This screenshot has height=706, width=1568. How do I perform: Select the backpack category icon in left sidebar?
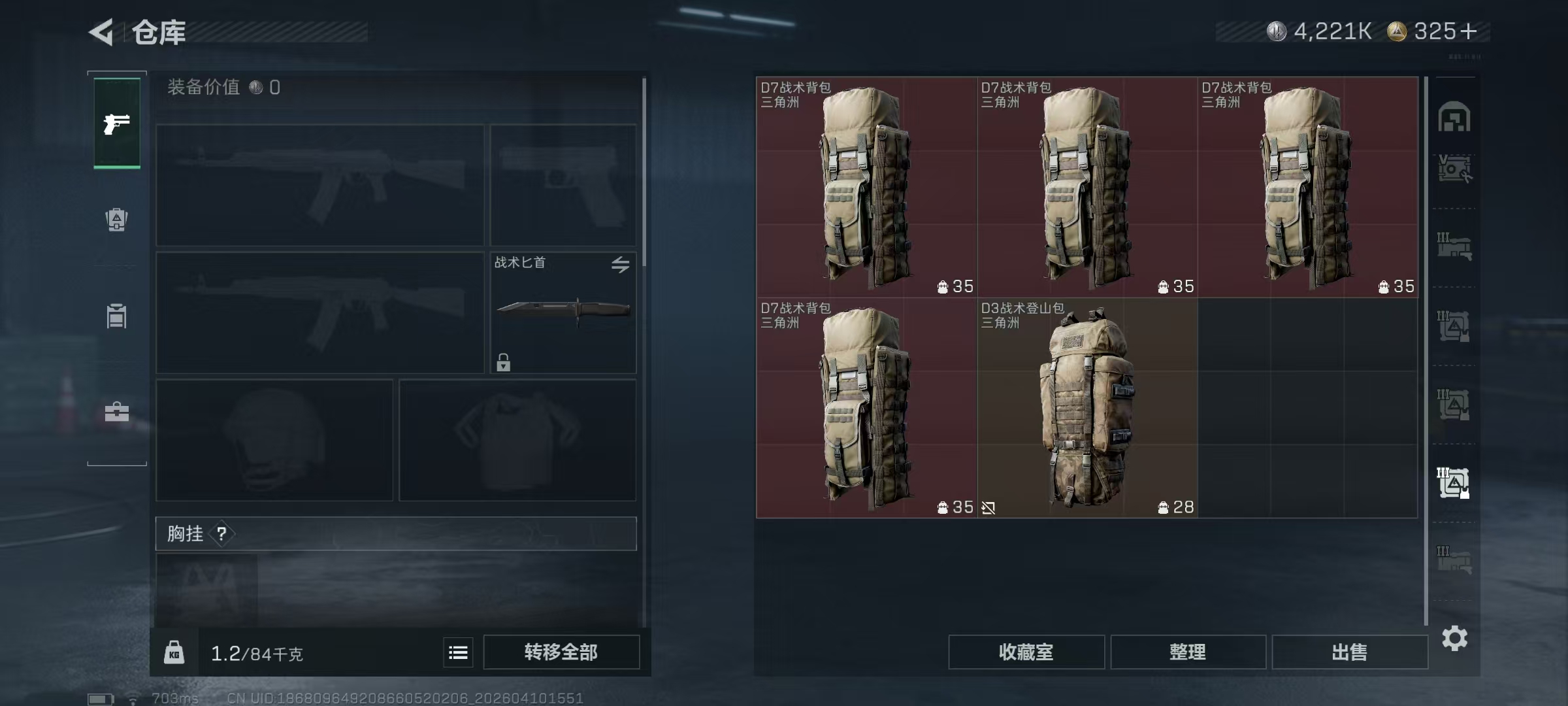pos(116,220)
